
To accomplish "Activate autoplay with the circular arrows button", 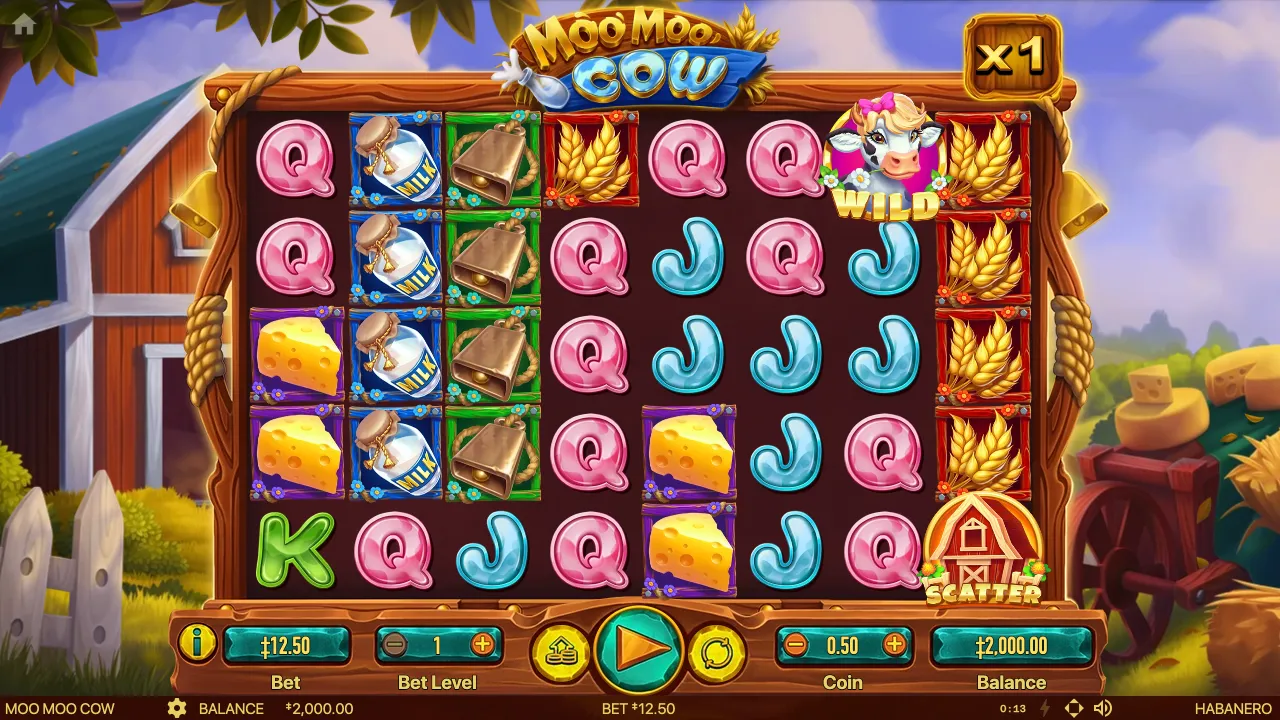I will pos(717,652).
